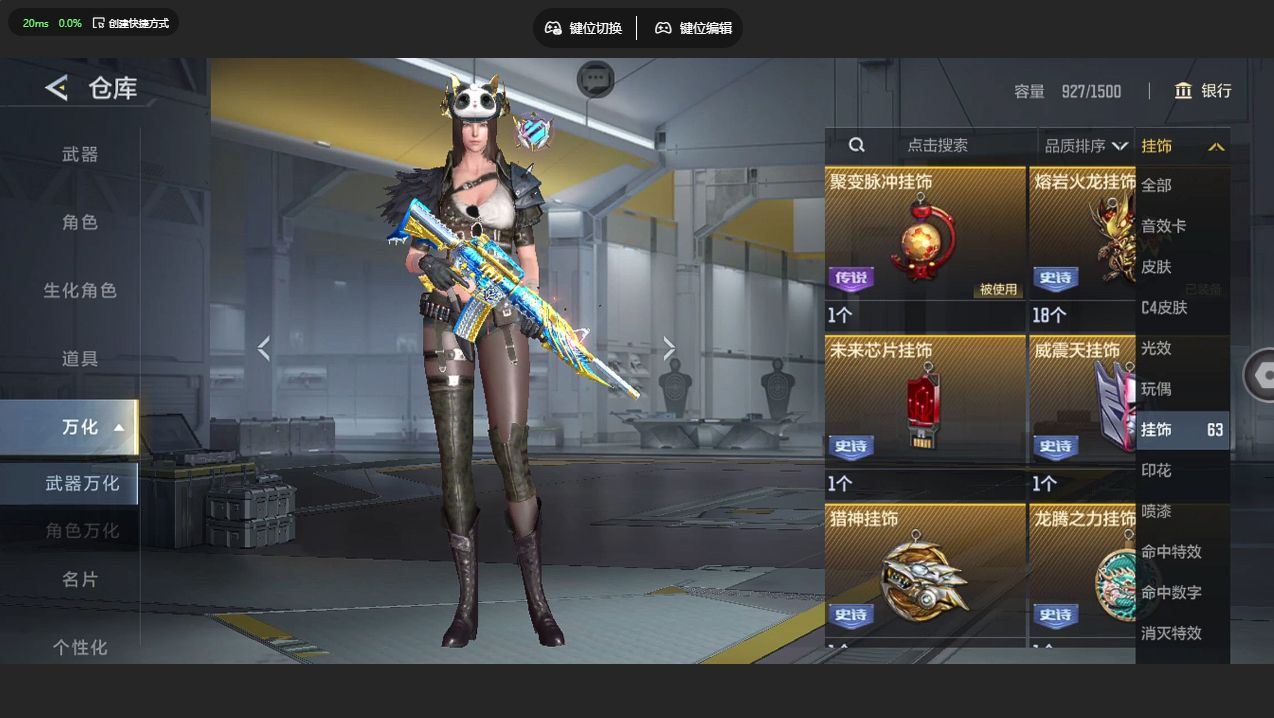Filter by 音效卡

1164,226
